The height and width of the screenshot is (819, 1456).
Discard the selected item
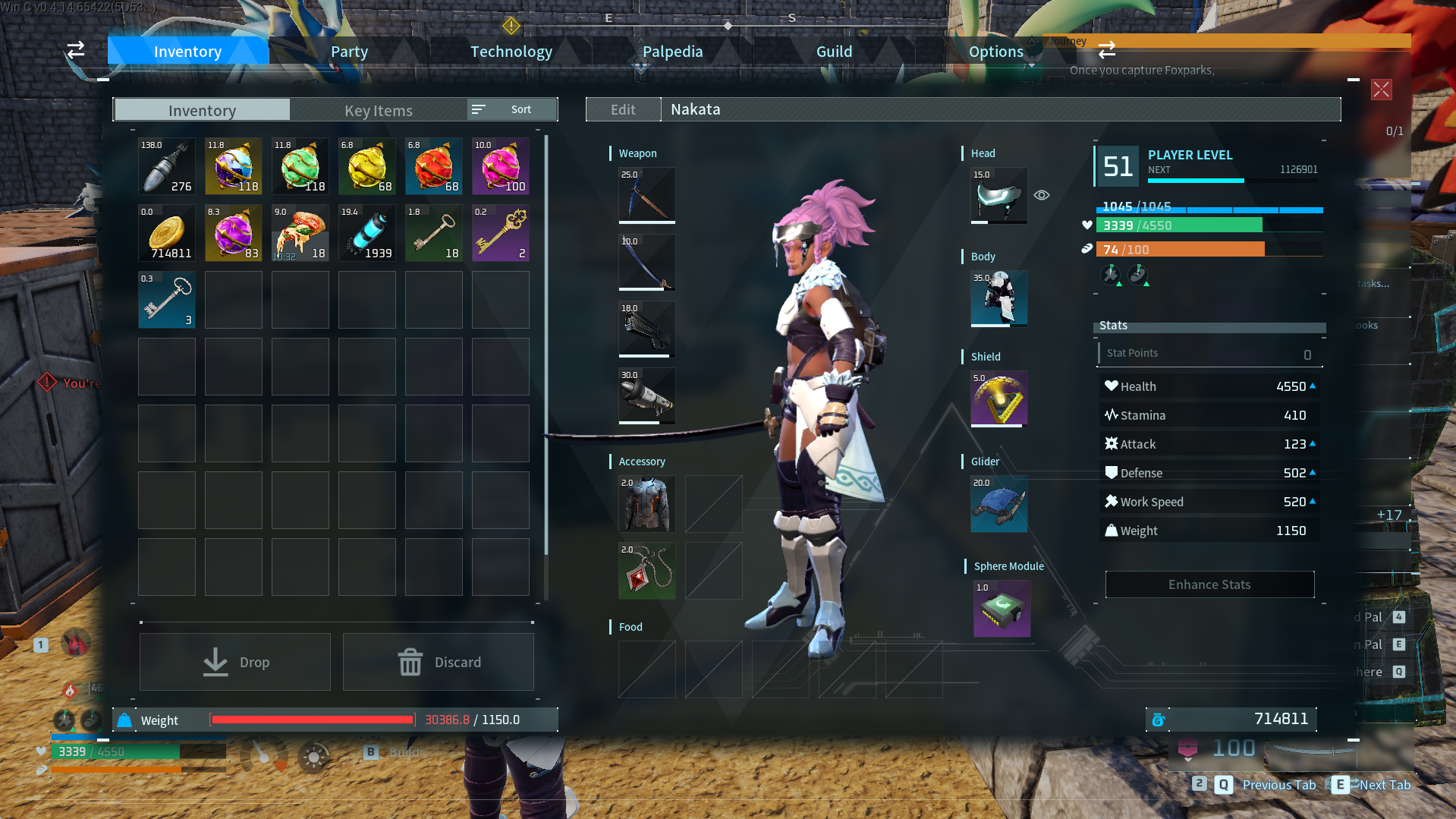439,662
